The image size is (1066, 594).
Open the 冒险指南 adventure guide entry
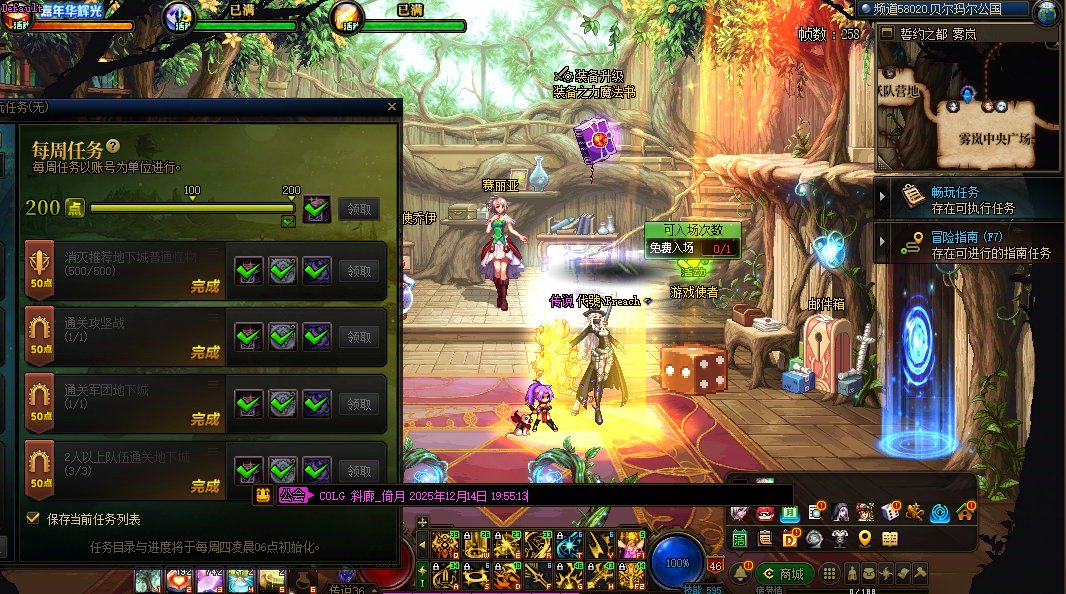(968, 245)
